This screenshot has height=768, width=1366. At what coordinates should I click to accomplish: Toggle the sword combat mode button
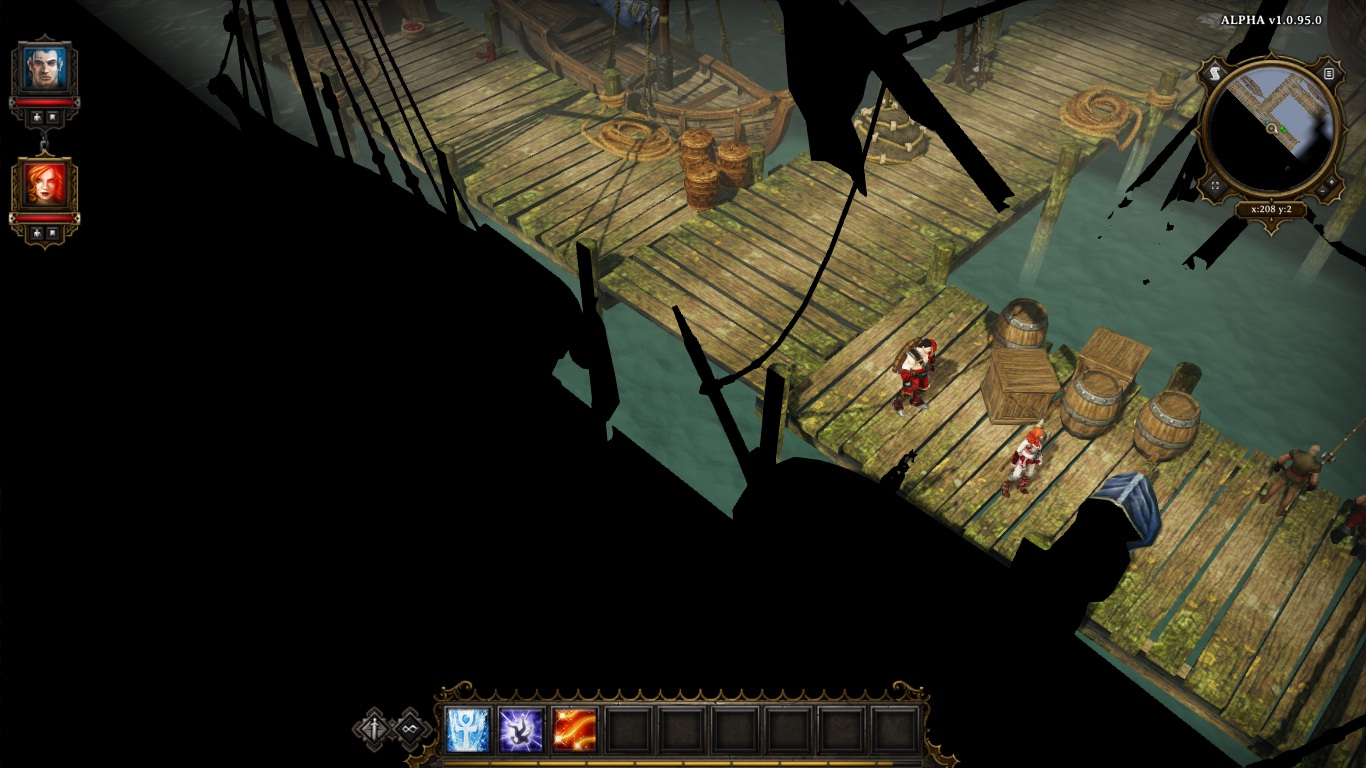click(x=375, y=729)
